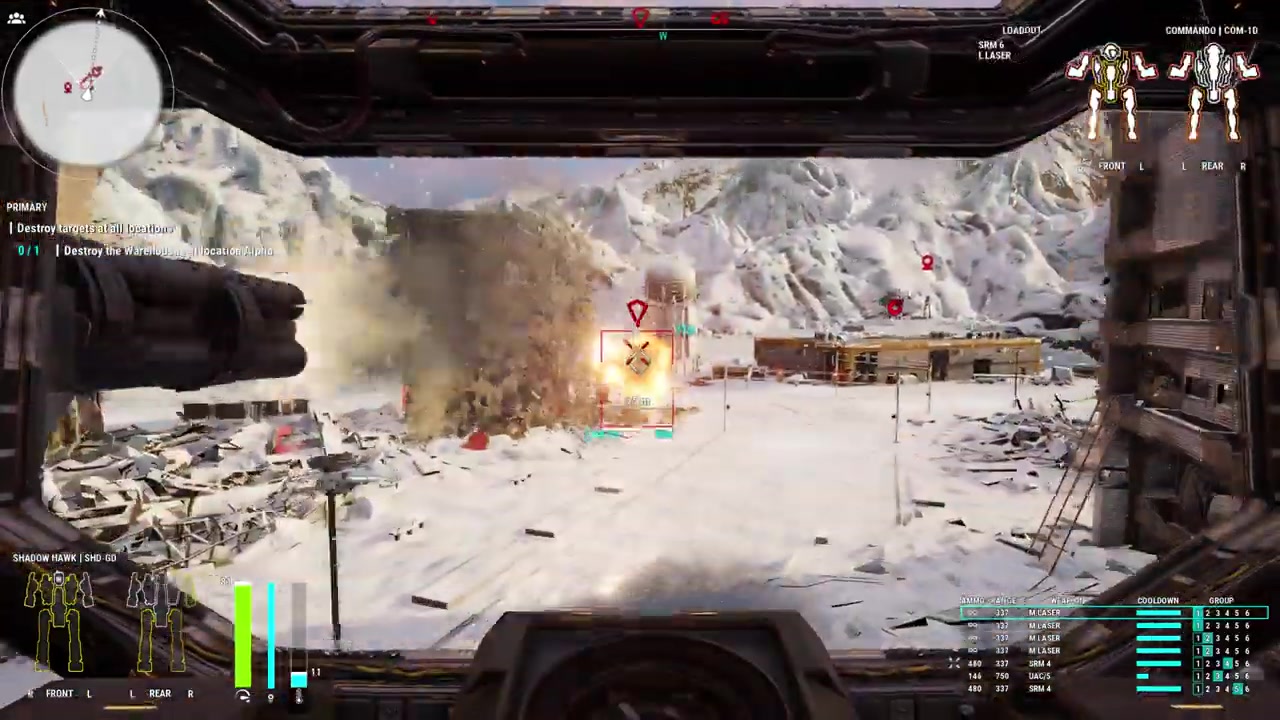Inspect the Commando target's rear armor diagram

(x=1213, y=95)
